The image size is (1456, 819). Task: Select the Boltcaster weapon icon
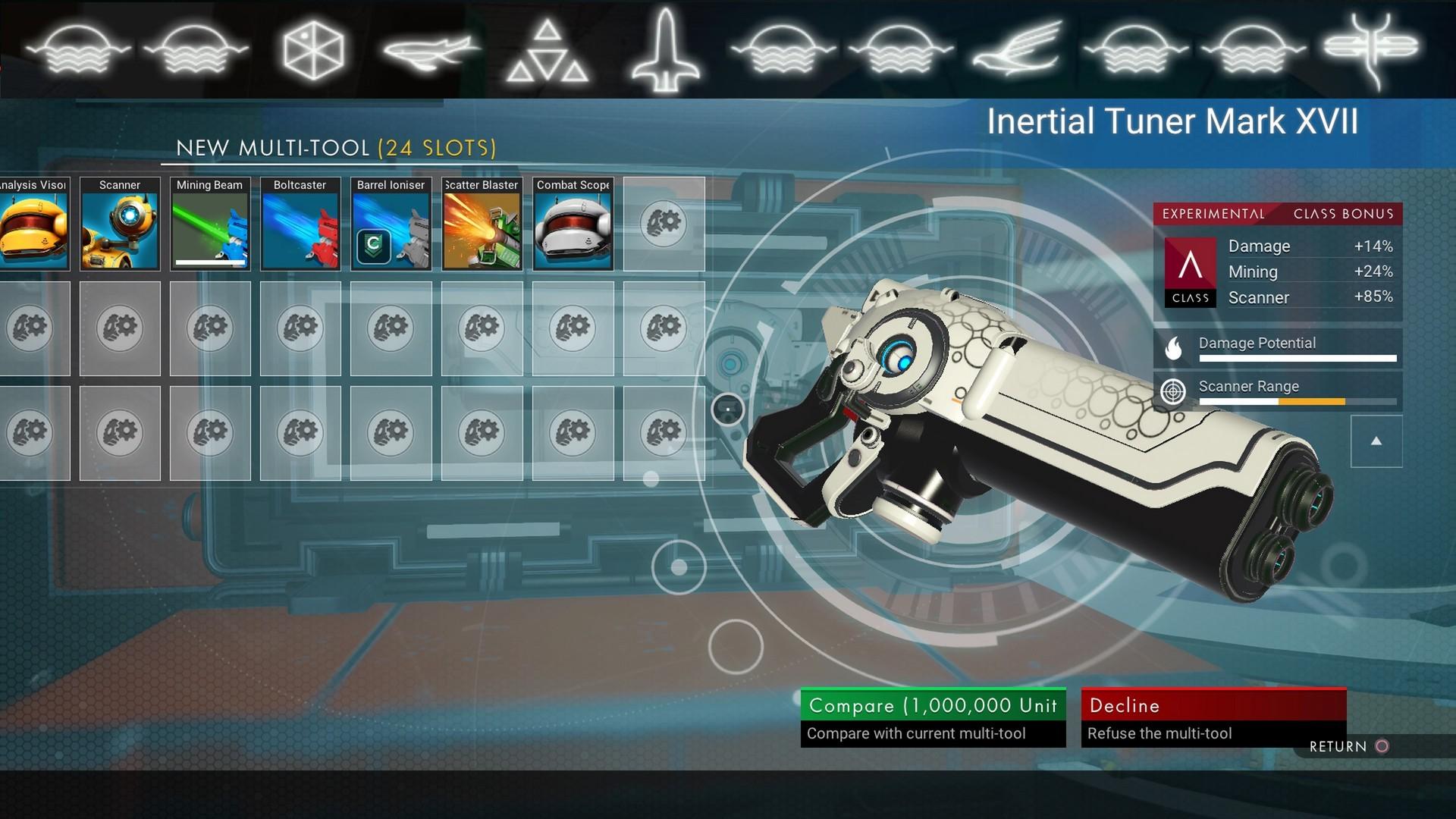[x=300, y=225]
